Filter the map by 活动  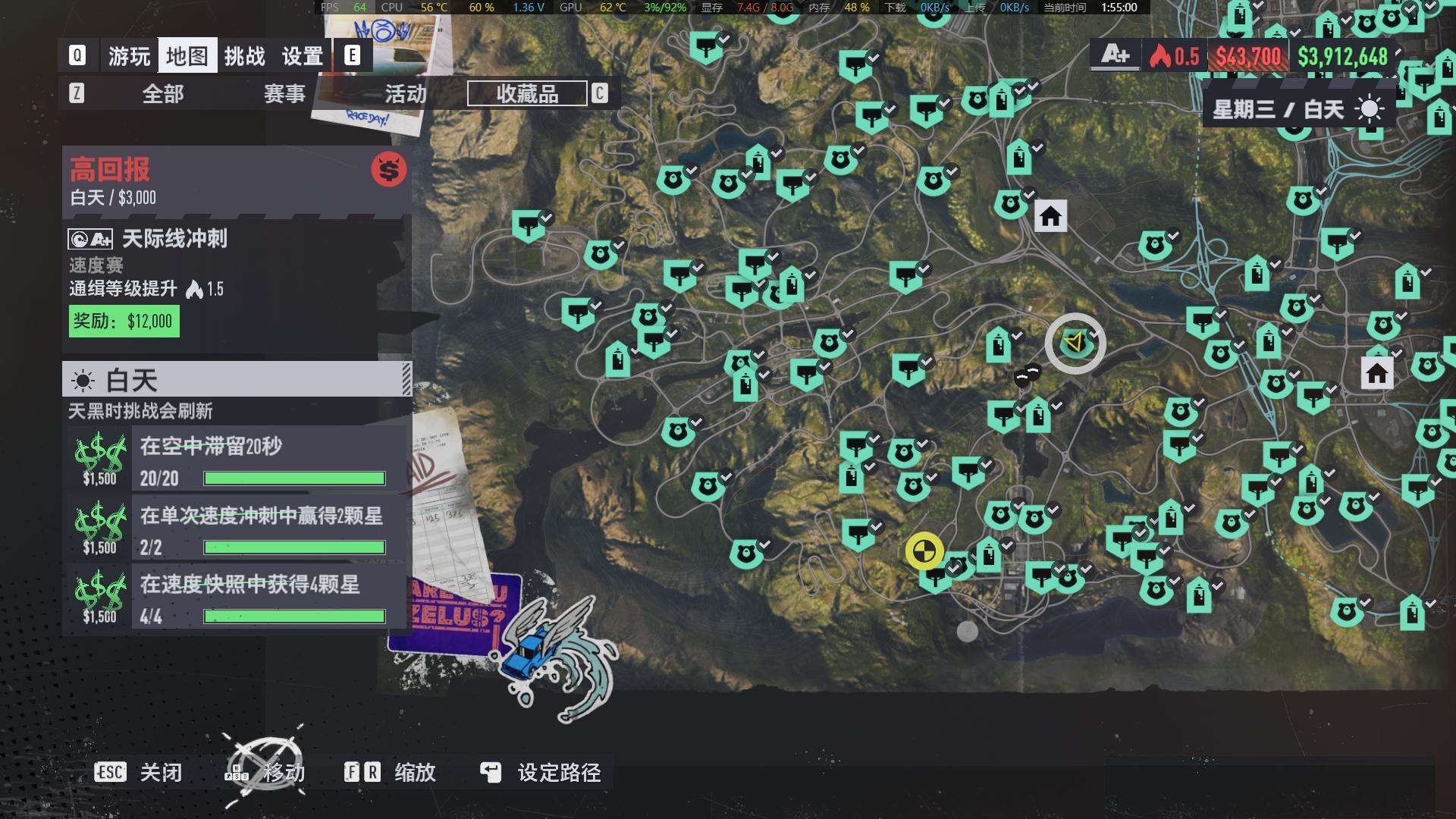(x=406, y=94)
